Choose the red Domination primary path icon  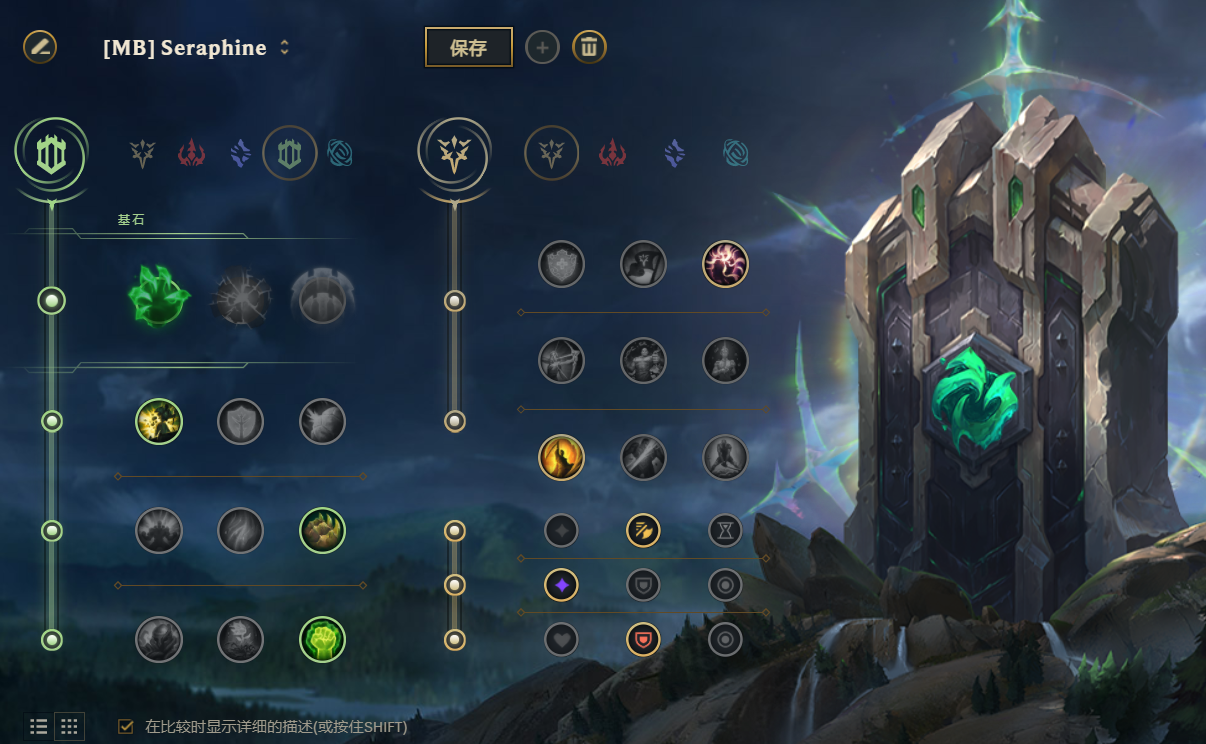coord(191,153)
